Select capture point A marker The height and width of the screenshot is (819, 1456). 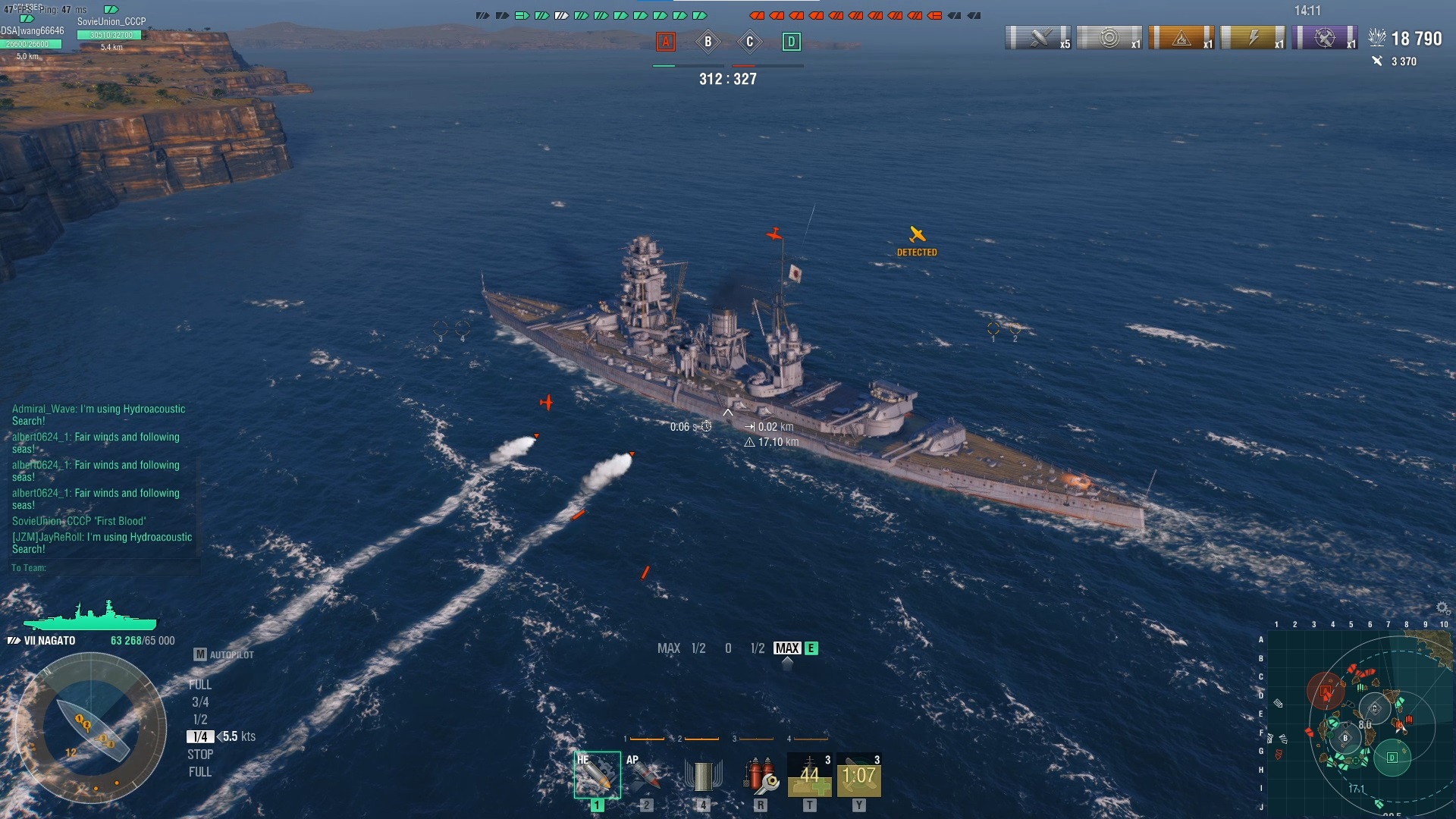[x=666, y=42]
